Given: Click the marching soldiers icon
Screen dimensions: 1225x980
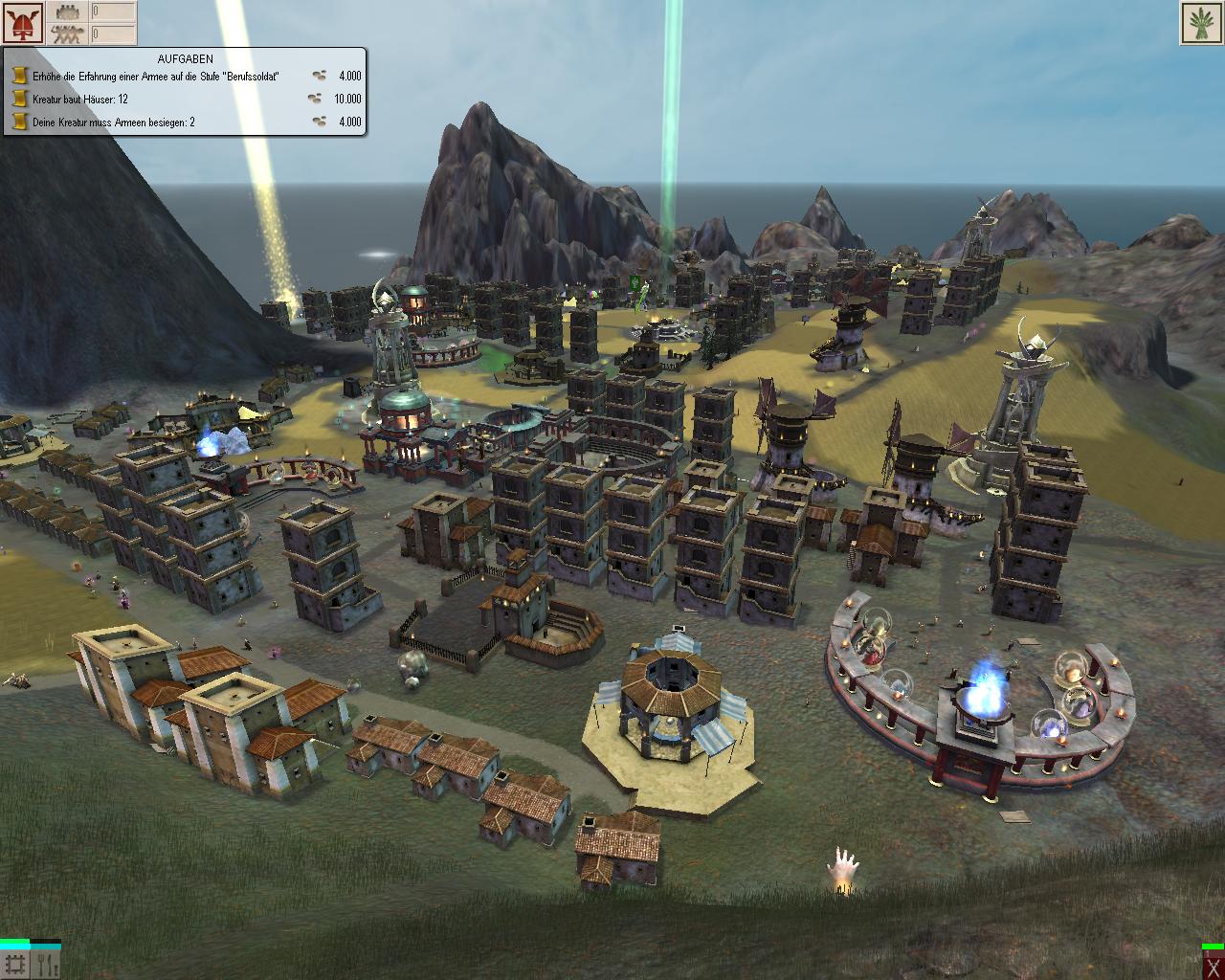Looking at the screenshot, I should click(67, 34).
